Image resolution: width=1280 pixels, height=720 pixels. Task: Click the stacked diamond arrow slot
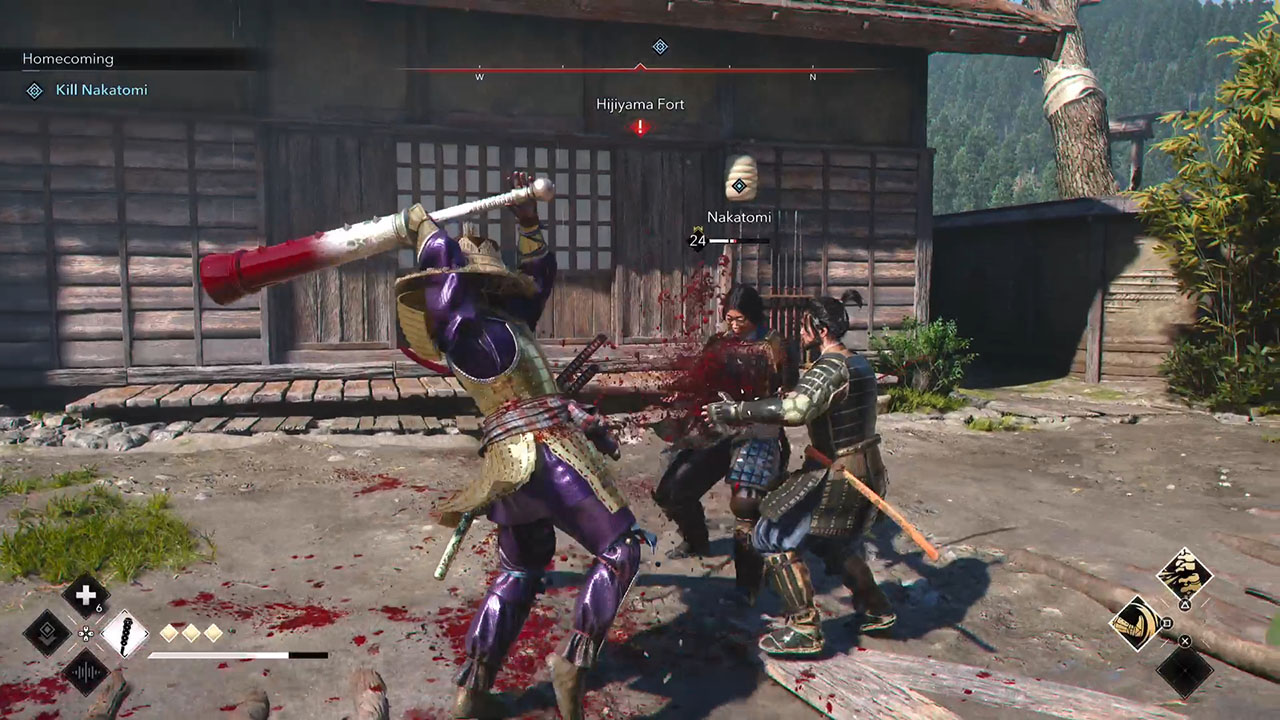(47, 633)
